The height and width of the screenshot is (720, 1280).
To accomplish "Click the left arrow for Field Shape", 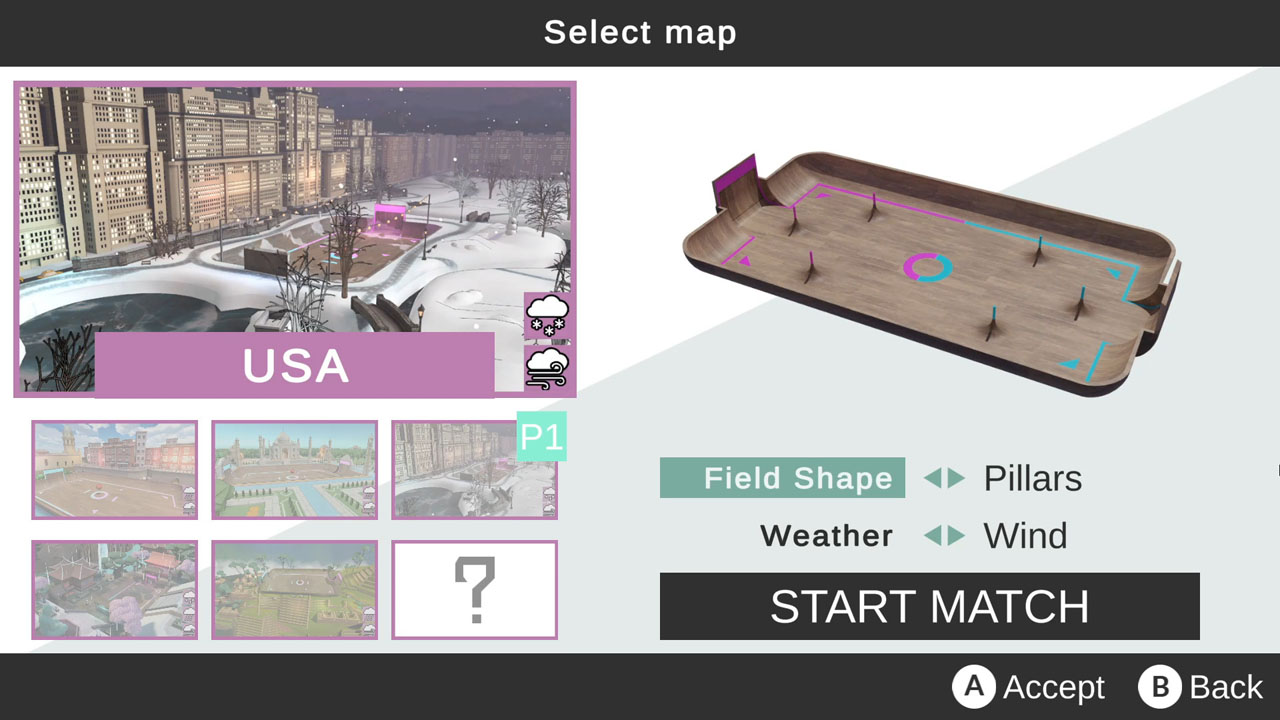I will coord(935,479).
